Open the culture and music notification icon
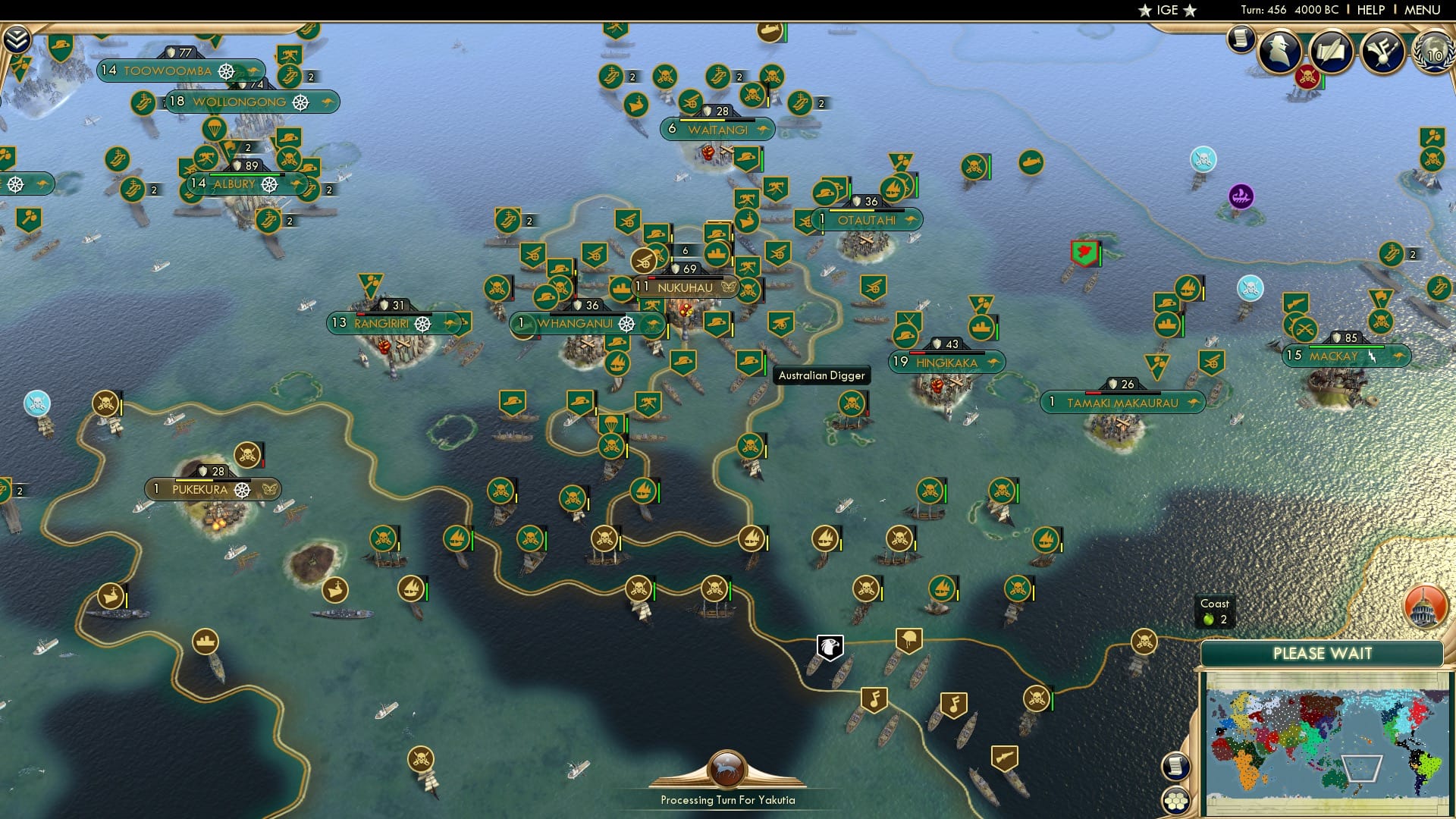Image resolution: width=1456 pixels, height=819 pixels. tap(1385, 50)
